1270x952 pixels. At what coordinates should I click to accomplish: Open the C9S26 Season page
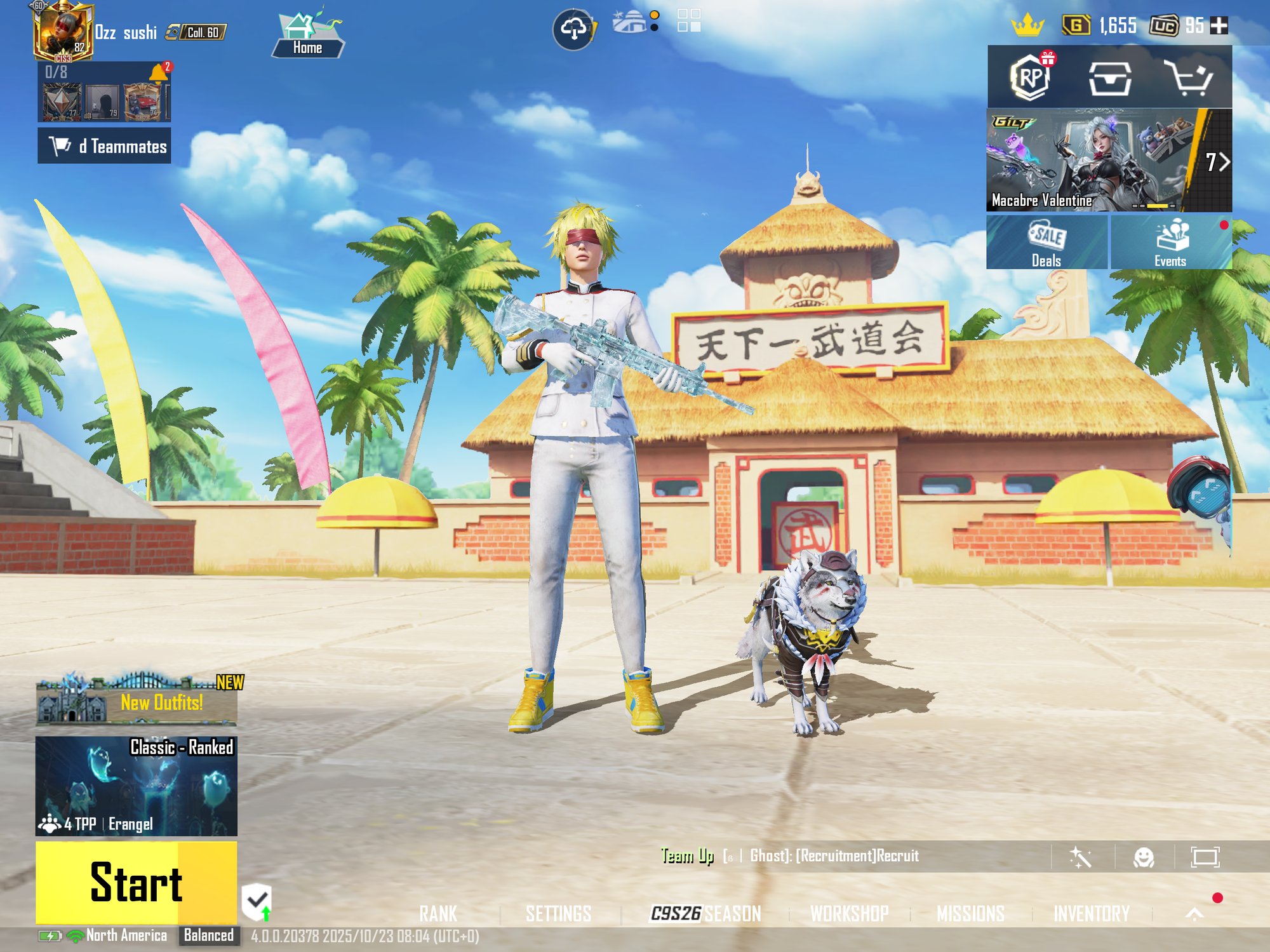(705, 914)
